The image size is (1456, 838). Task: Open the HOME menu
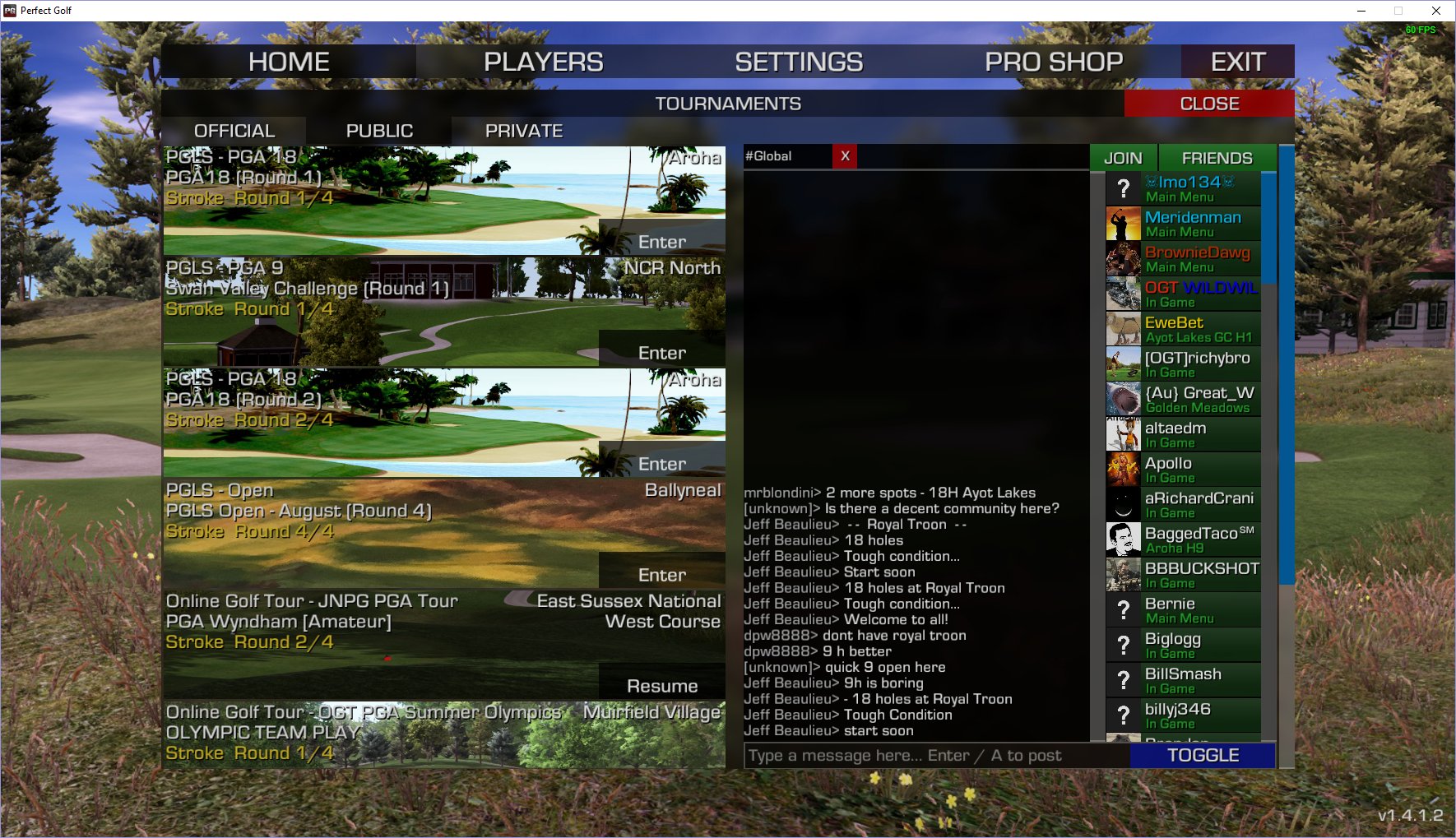coord(289,62)
